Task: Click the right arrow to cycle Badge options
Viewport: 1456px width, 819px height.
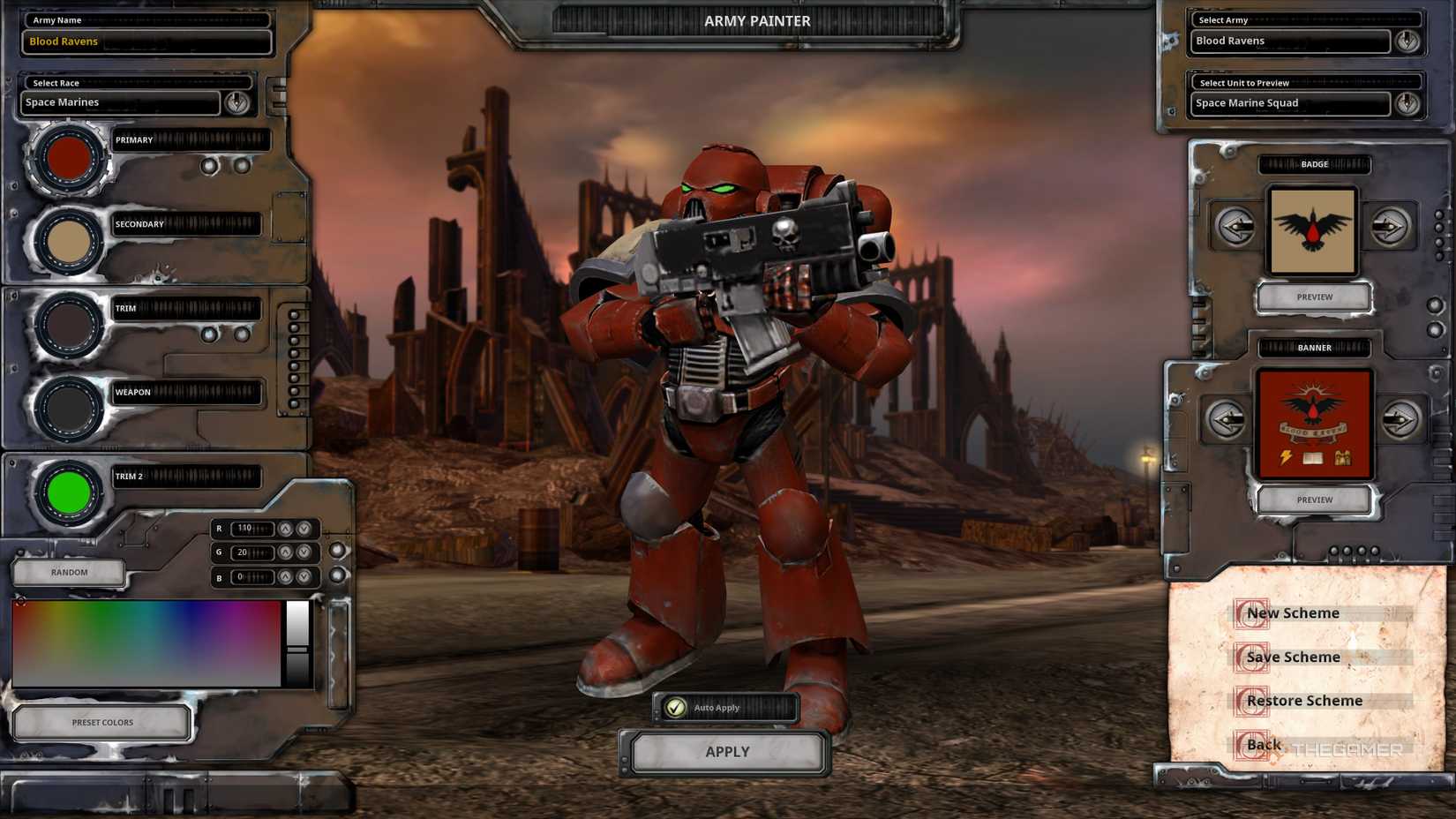Action: coord(1392,227)
